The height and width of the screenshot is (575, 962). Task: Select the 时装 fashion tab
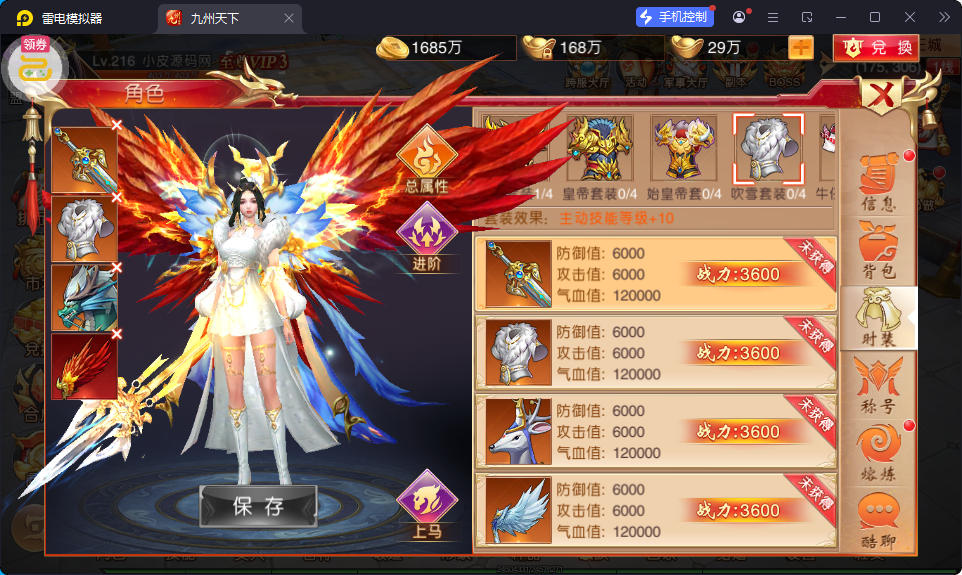point(878,317)
